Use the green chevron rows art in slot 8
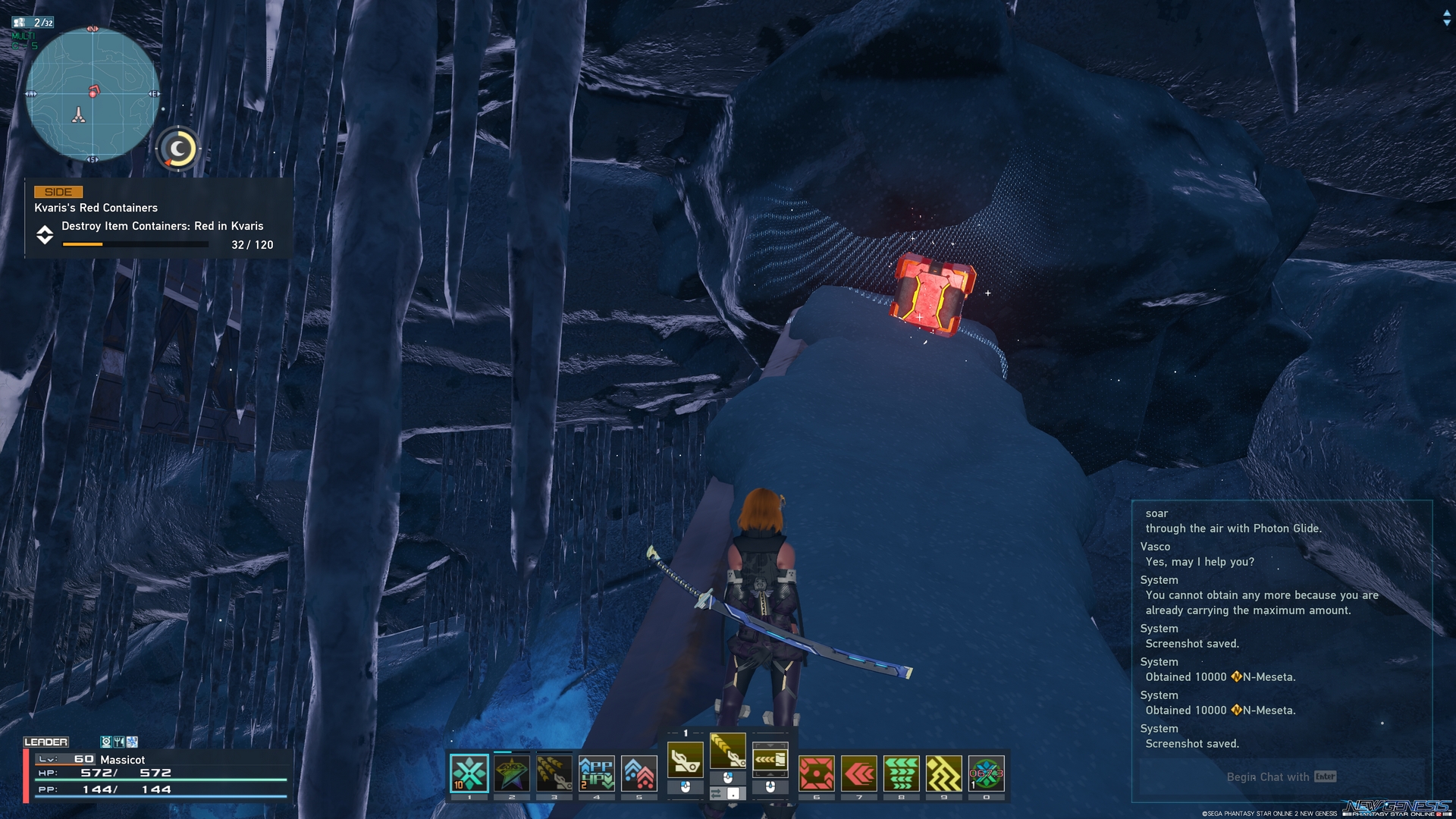This screenshot has width=1456, height=819. 902,773
